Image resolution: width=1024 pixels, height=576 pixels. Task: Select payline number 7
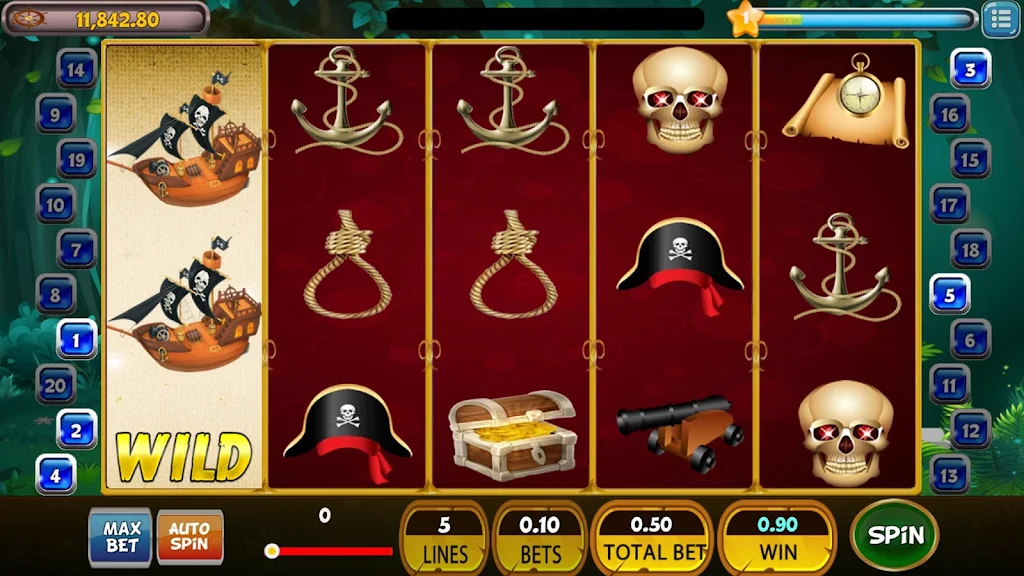[77, 249]
